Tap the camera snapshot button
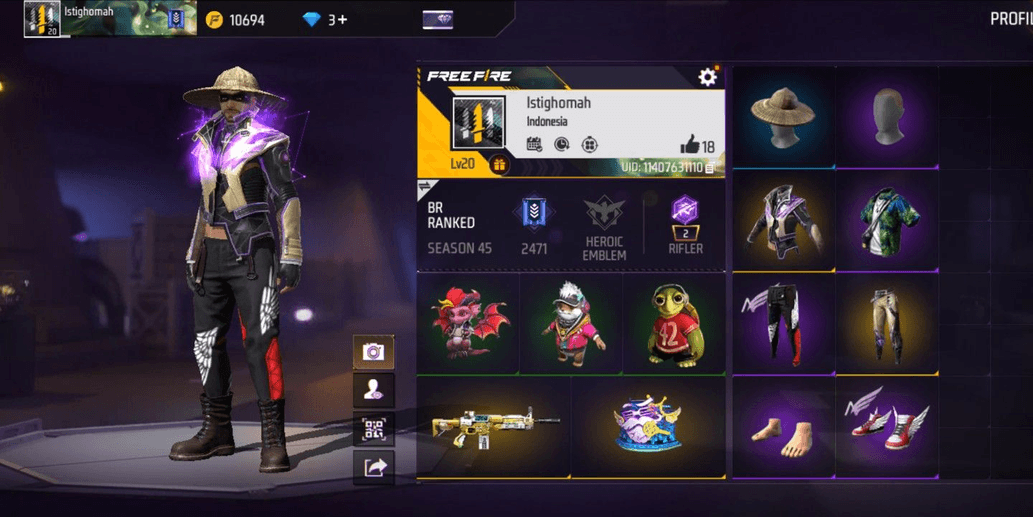 coord(374,351)
